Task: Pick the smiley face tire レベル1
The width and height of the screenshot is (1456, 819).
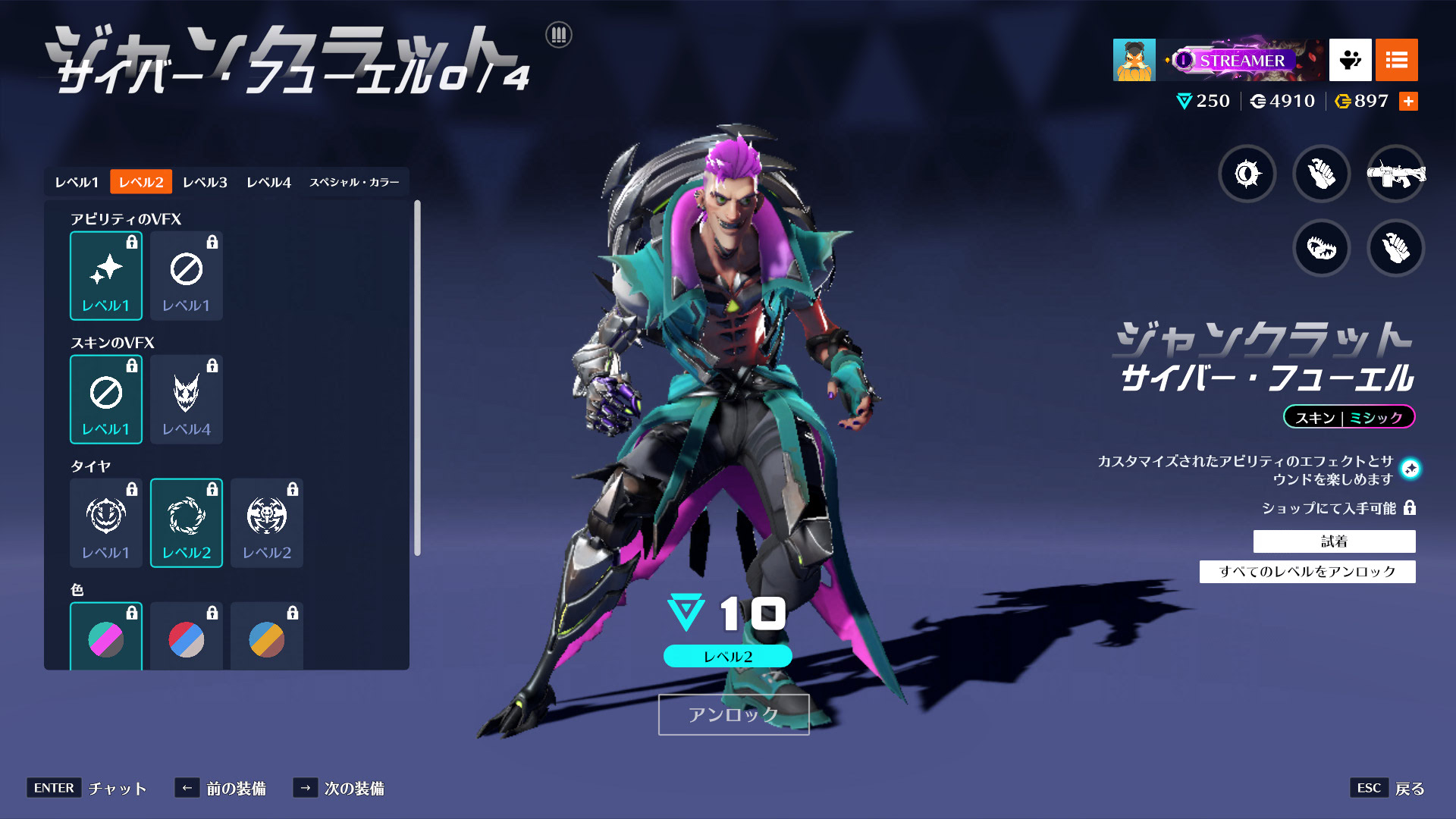Action: click(x=106, y=523)
